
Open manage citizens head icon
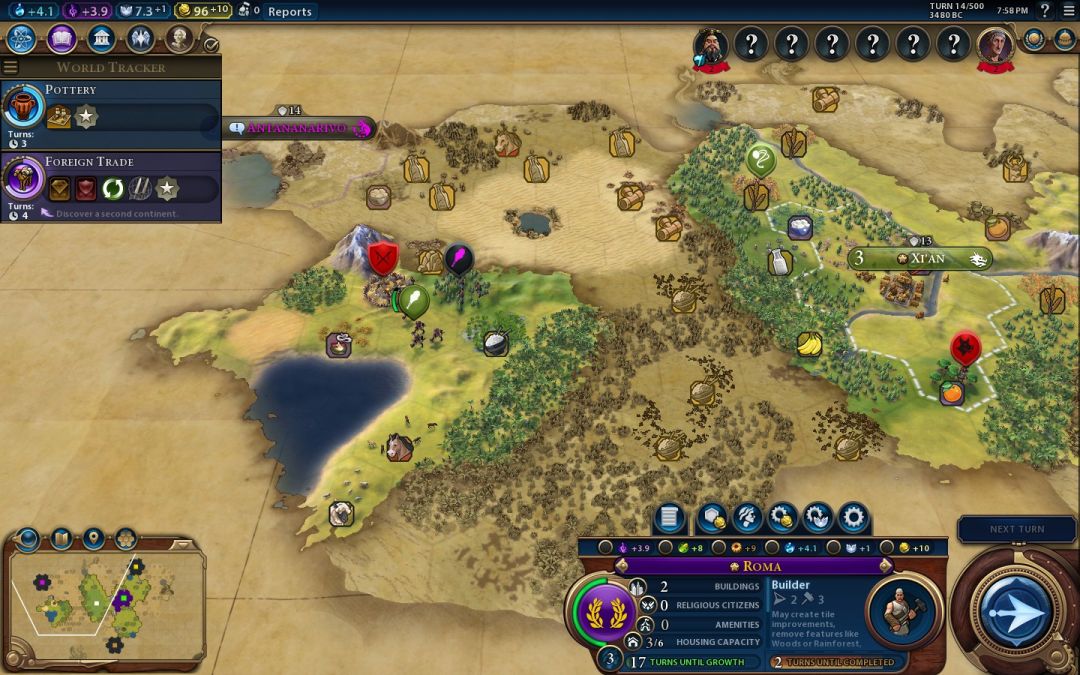747,518
